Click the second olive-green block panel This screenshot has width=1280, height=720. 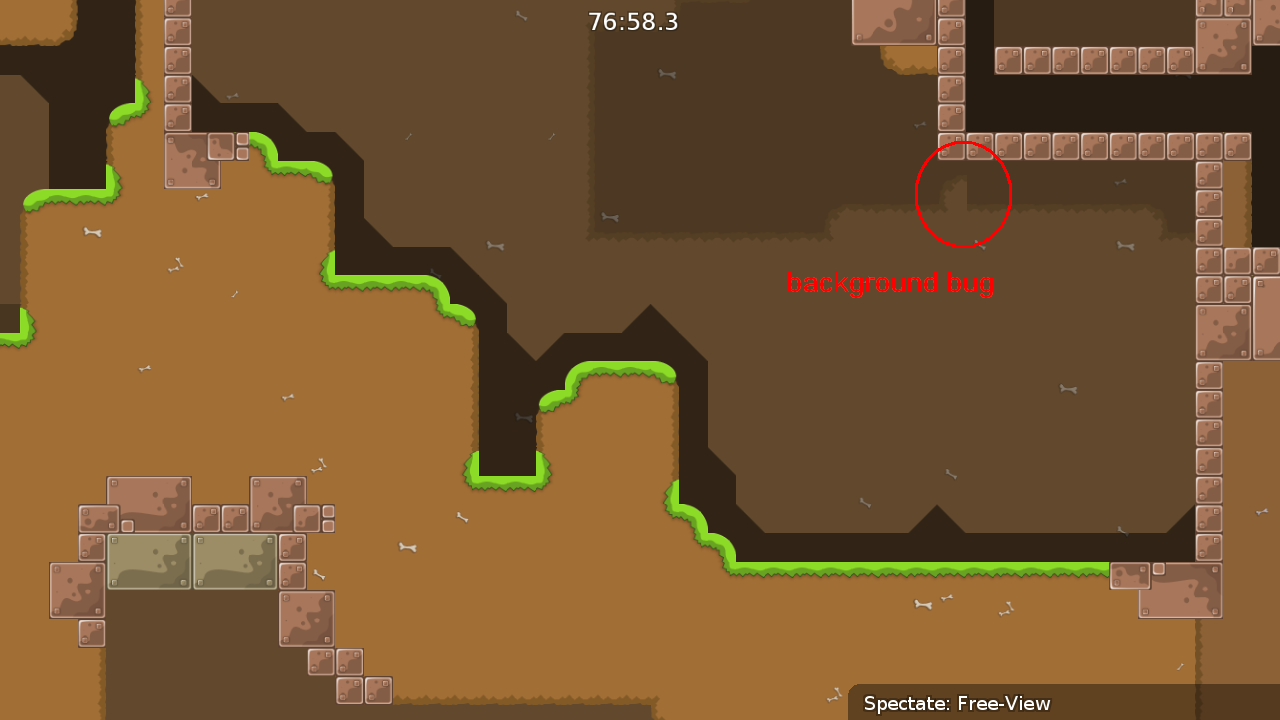(236, 562)
